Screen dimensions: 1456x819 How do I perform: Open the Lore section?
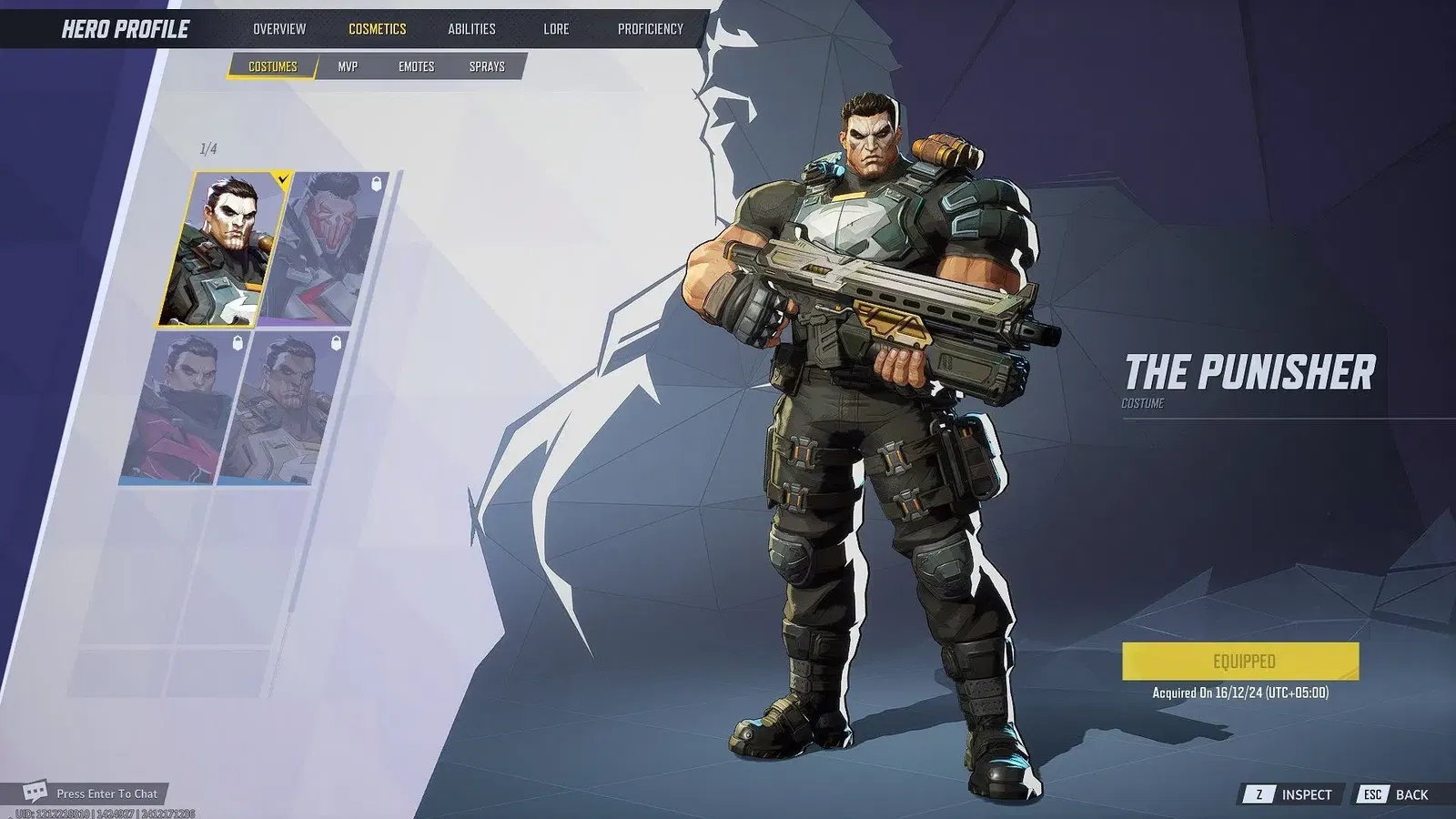coord(555,28)
